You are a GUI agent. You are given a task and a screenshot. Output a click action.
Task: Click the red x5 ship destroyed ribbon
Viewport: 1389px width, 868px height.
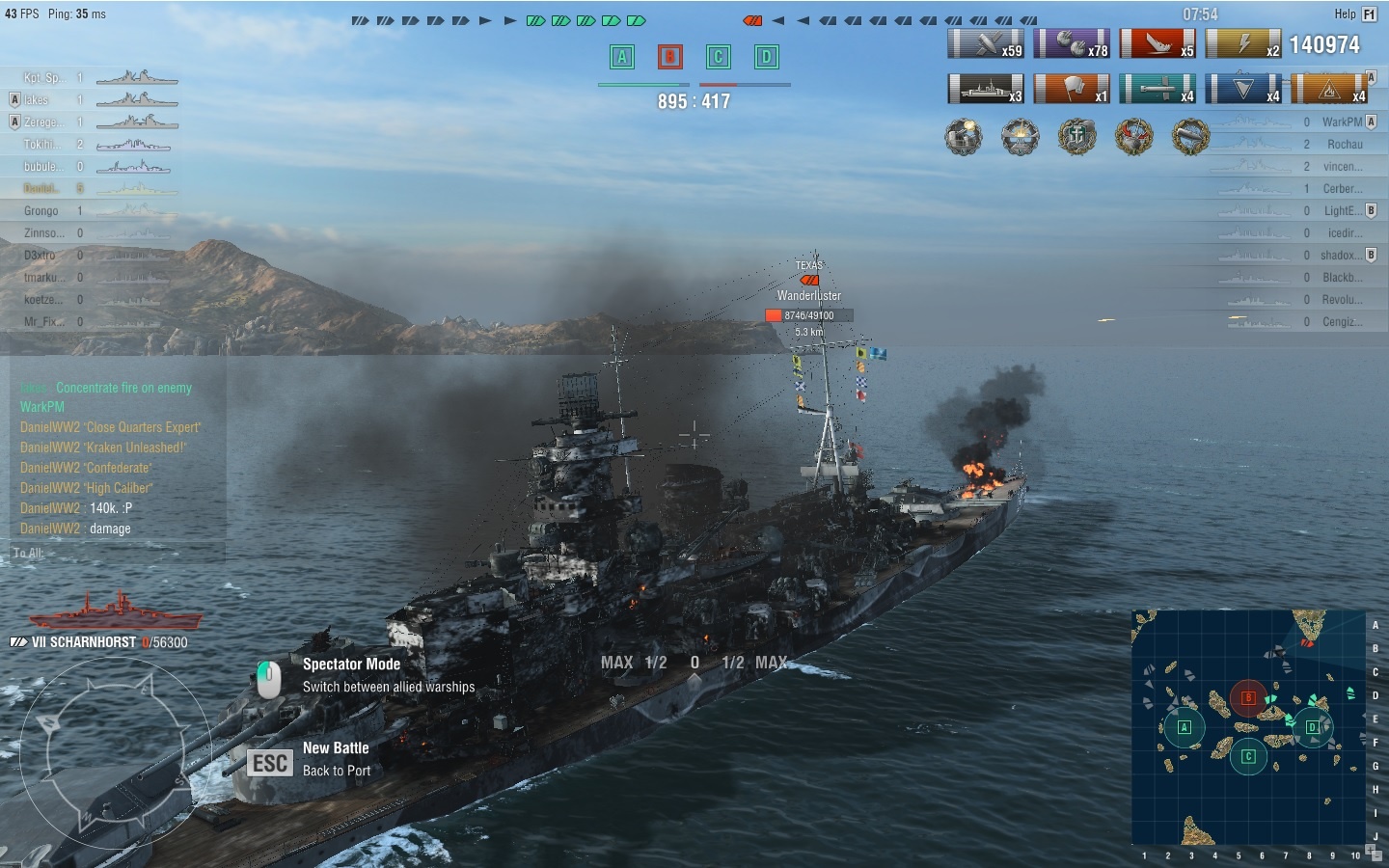point(1157,44)
